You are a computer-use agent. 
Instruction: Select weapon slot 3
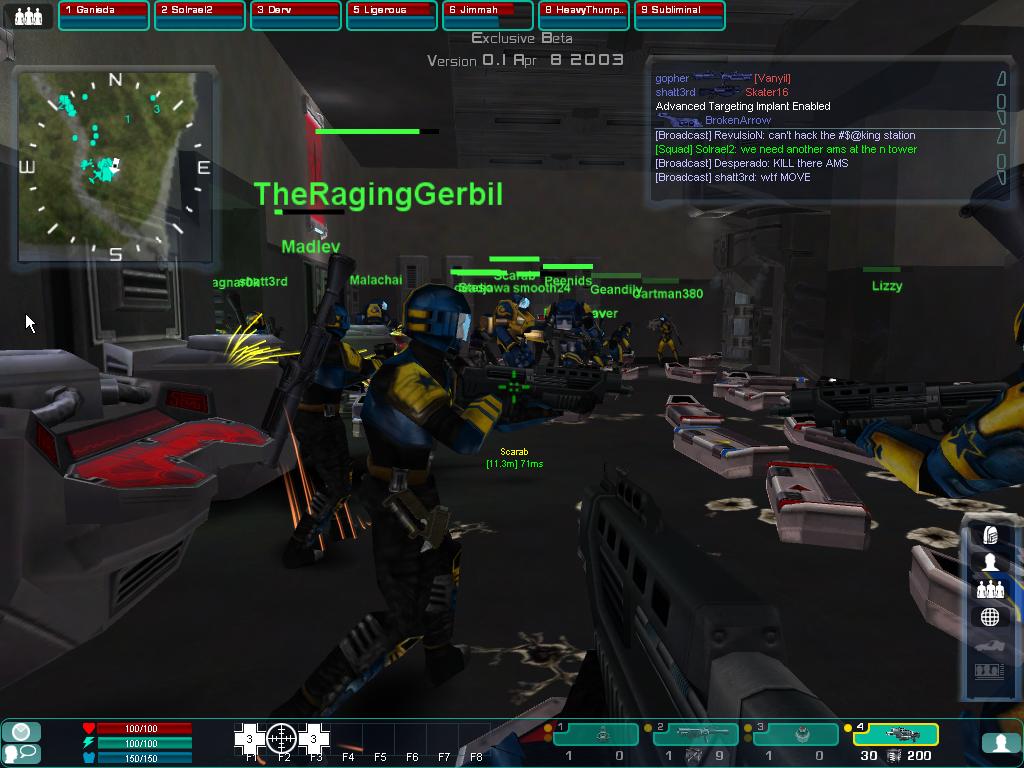[796, 735]
